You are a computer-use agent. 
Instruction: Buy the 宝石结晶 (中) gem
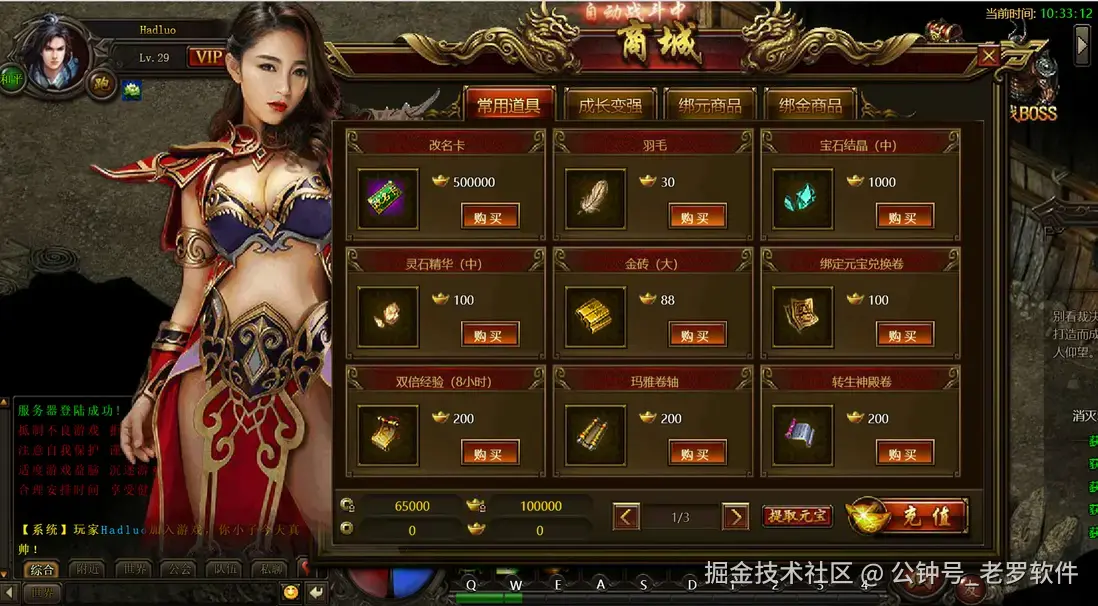pyautogui.click(x=904, y=216)
